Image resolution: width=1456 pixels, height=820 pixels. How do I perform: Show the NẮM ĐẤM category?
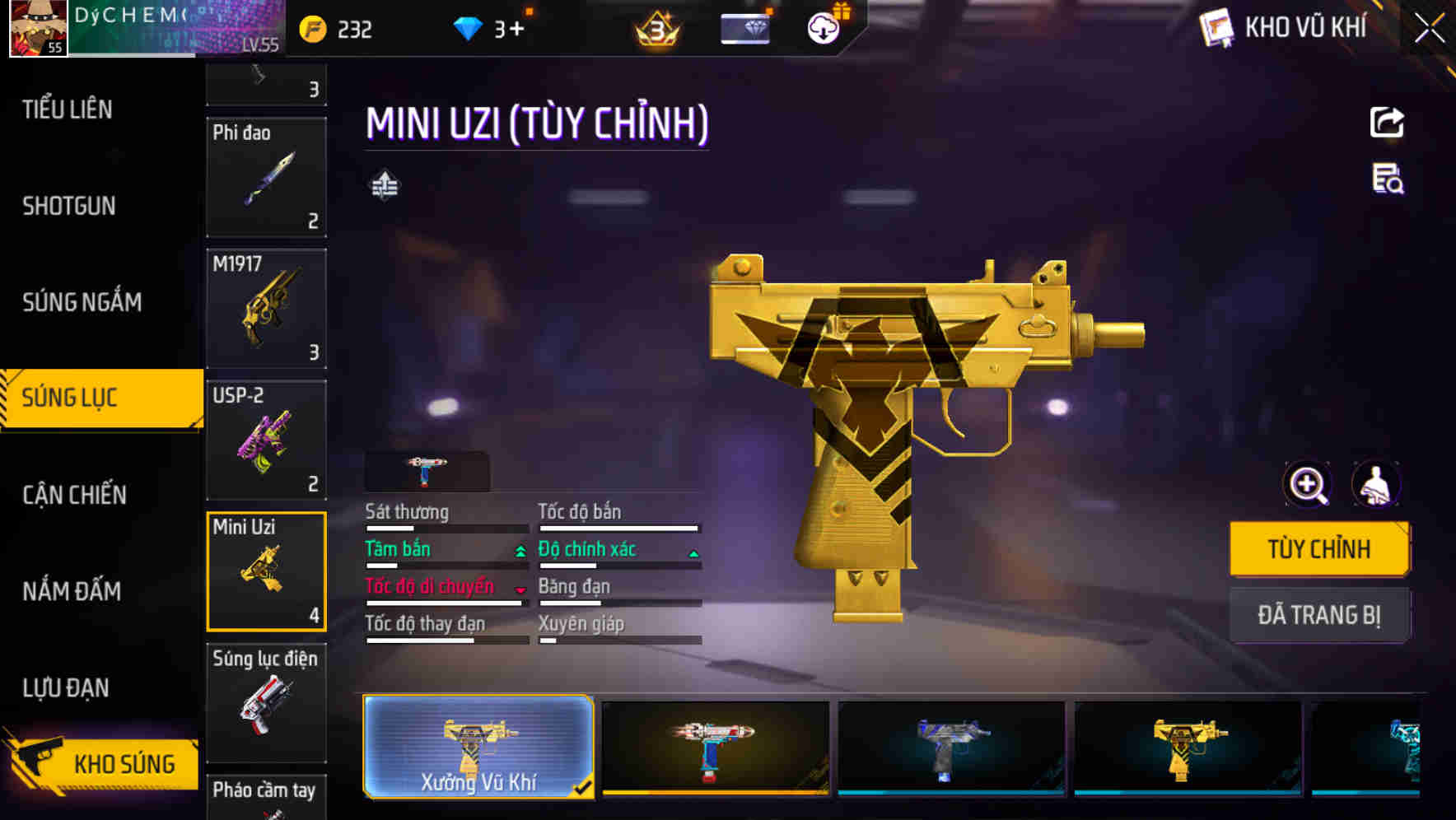[72, 591]
